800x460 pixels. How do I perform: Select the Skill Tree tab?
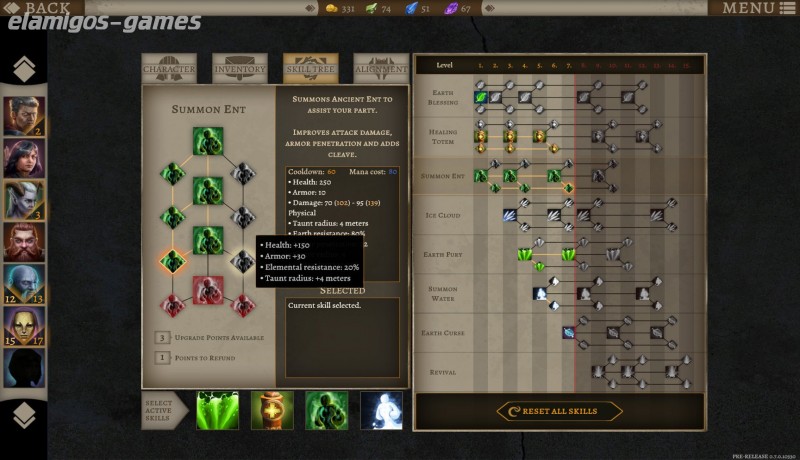pyautogui.click(x=310, y=69)
